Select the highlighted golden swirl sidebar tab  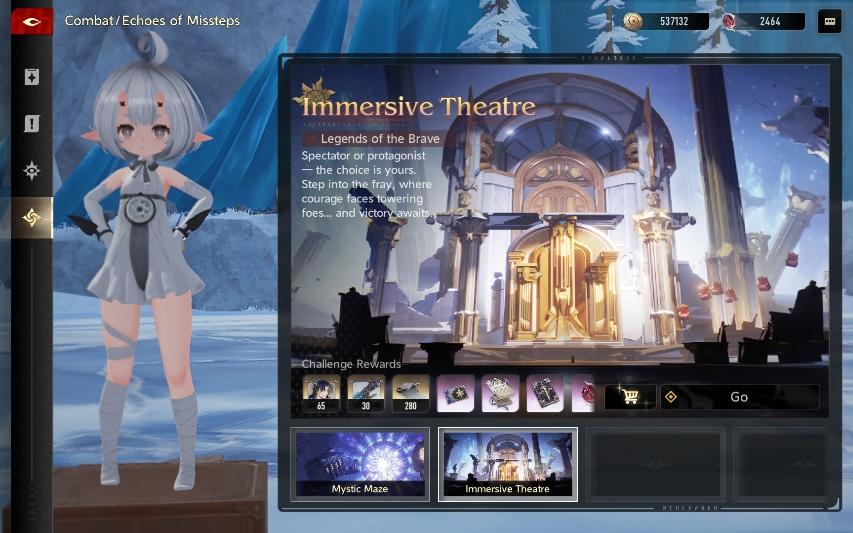tap(32, 218)
